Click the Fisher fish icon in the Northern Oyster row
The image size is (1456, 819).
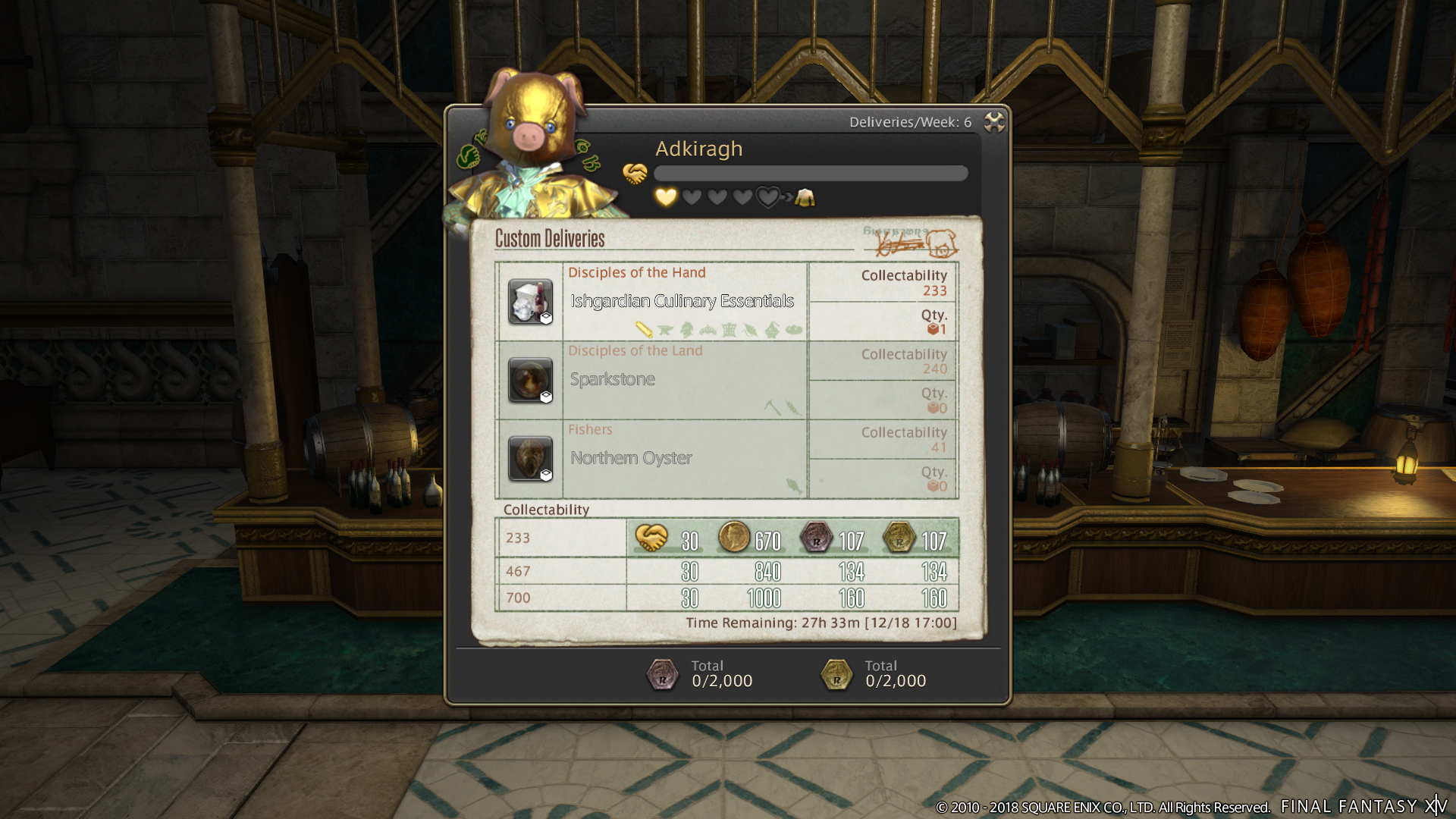click(x=793, y=486)
